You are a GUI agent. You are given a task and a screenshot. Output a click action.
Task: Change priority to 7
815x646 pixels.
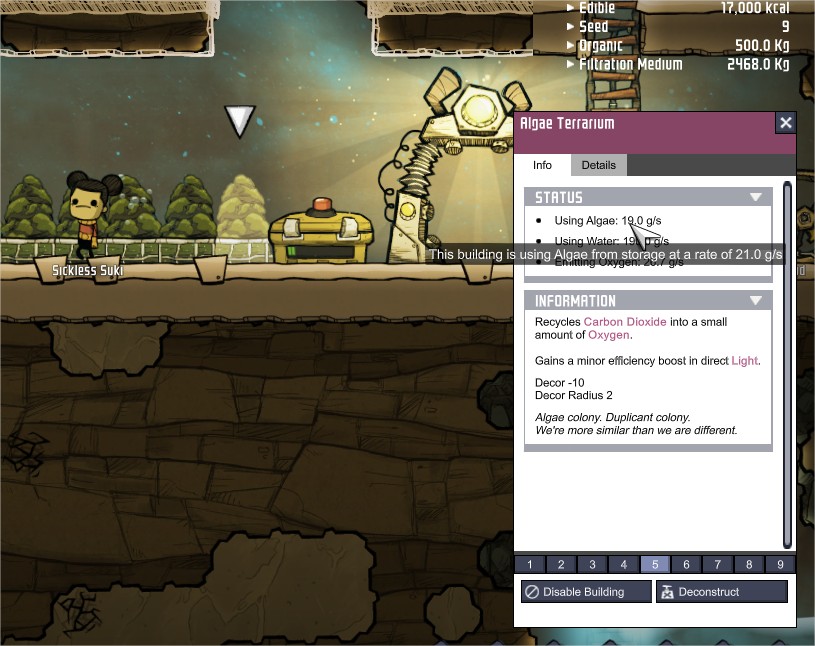pyautogui.click(x=717, y=565)
